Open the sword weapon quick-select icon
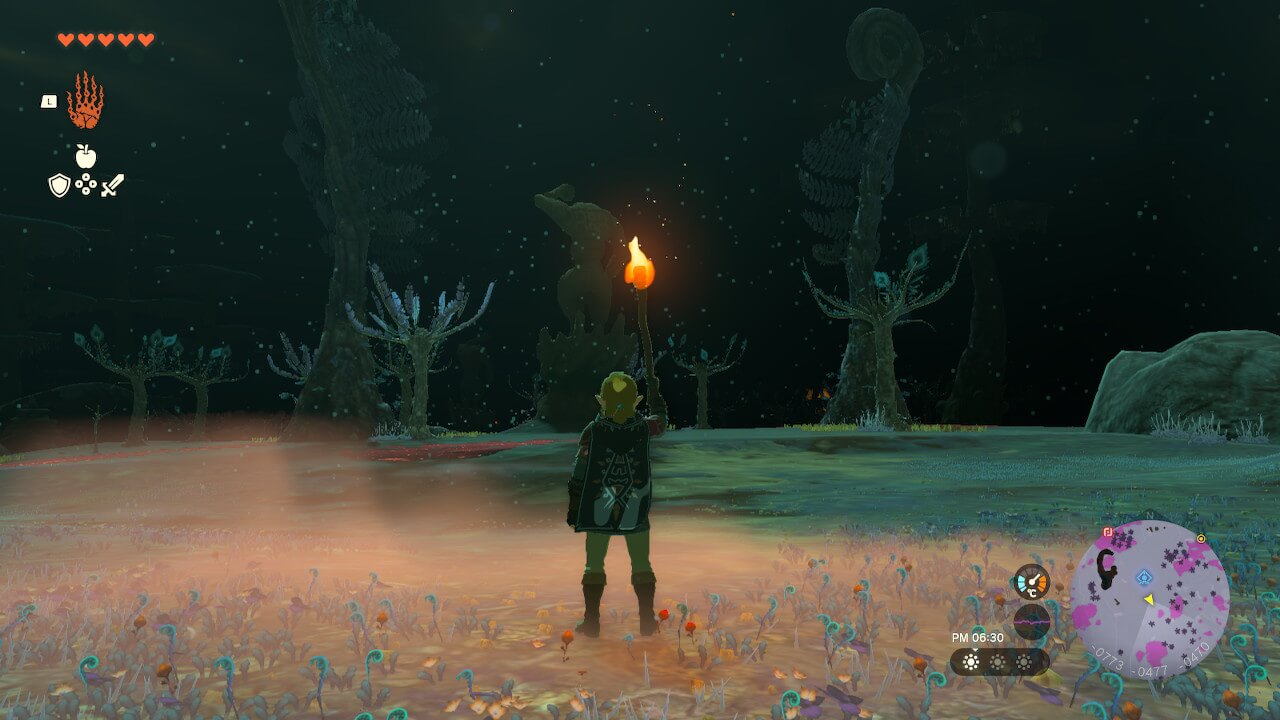This screenshot has width=1280, height=720. click(112, 185)
